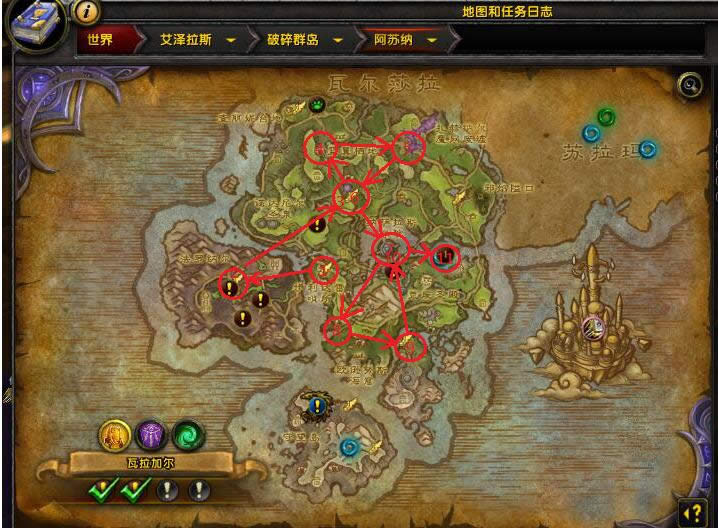Click the 瓦拉加尔 banner label
Image resolution: width=718 pixels, height=528 pixels.
point(149,464)
